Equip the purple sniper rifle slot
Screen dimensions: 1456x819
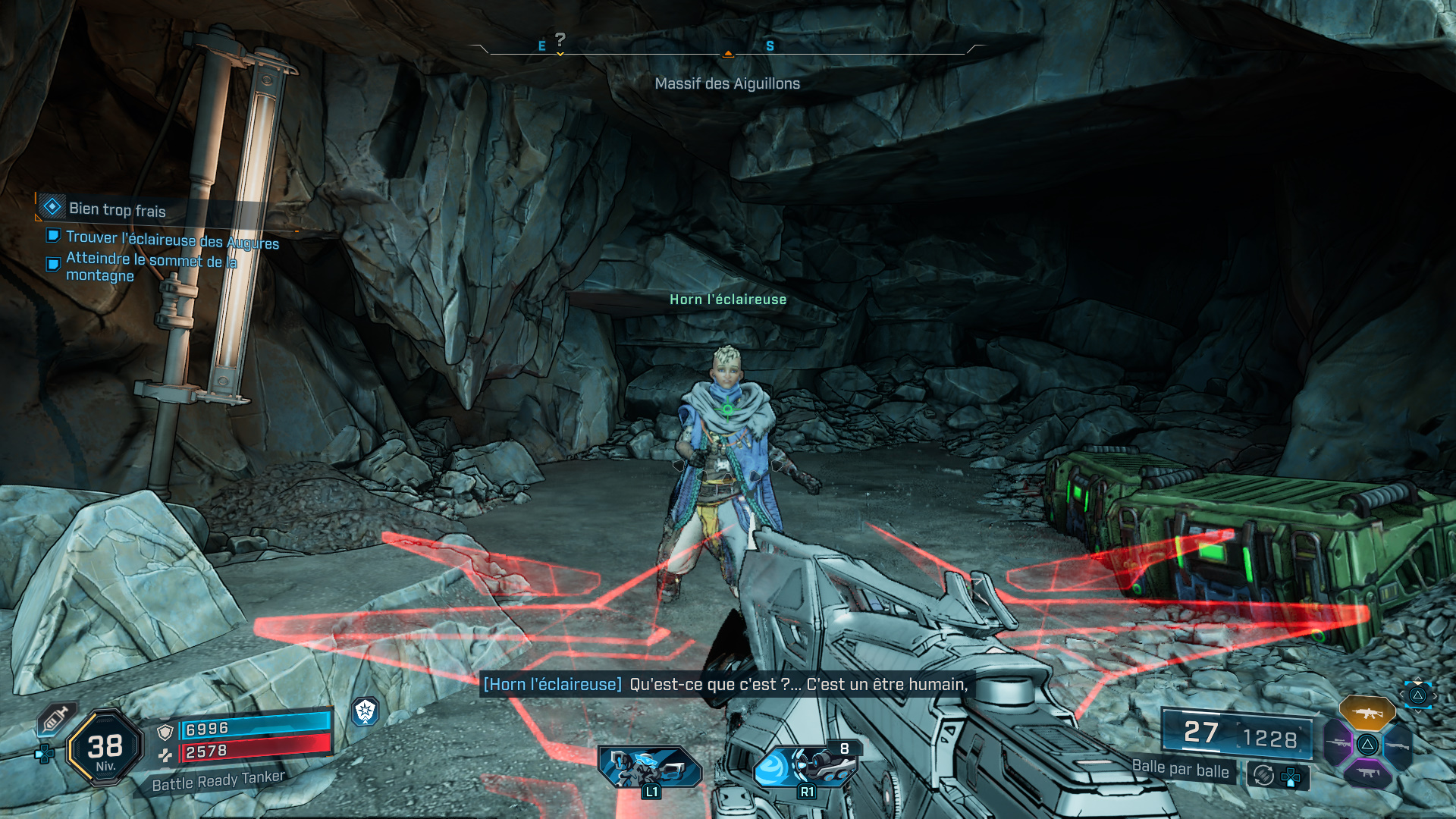point(1338,744)
